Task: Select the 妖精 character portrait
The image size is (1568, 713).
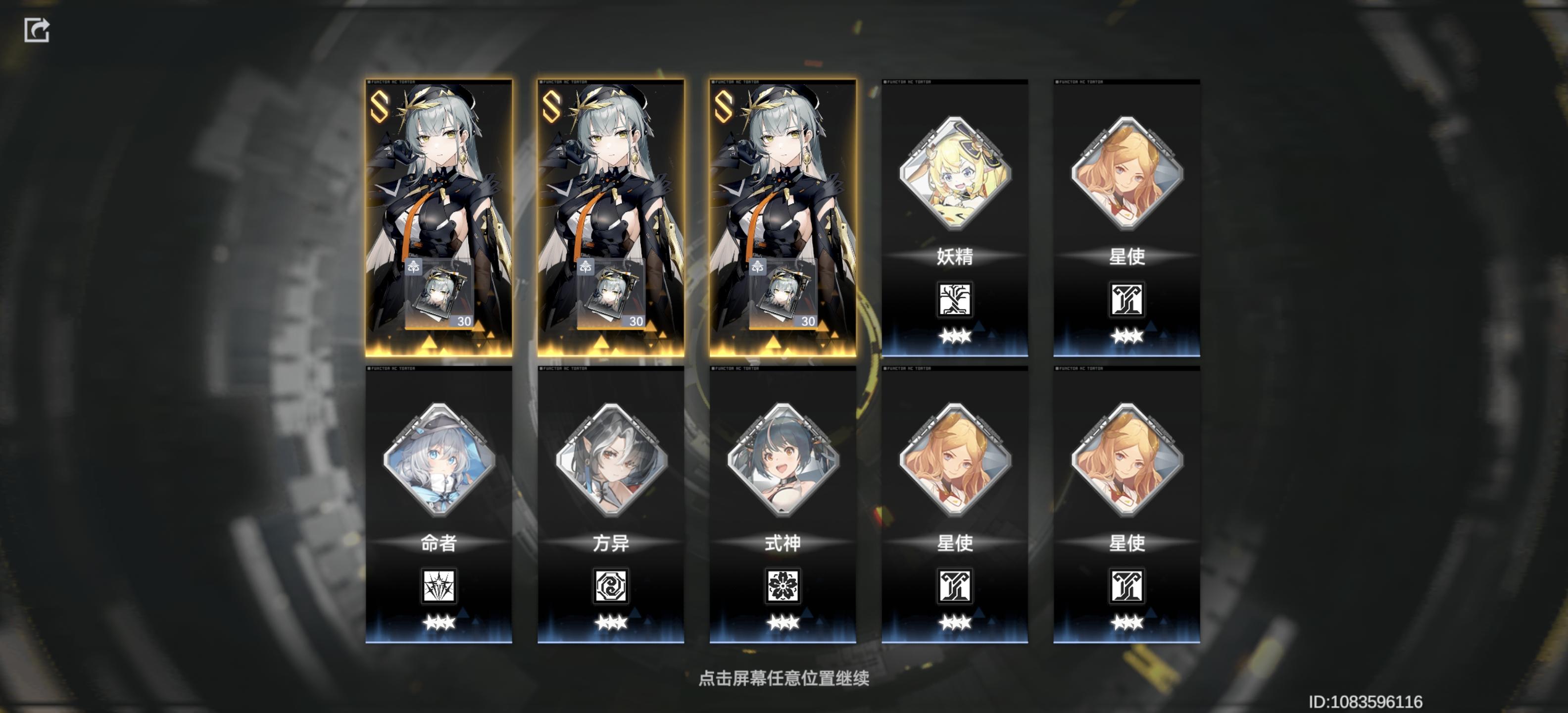Action: [956, 175]
